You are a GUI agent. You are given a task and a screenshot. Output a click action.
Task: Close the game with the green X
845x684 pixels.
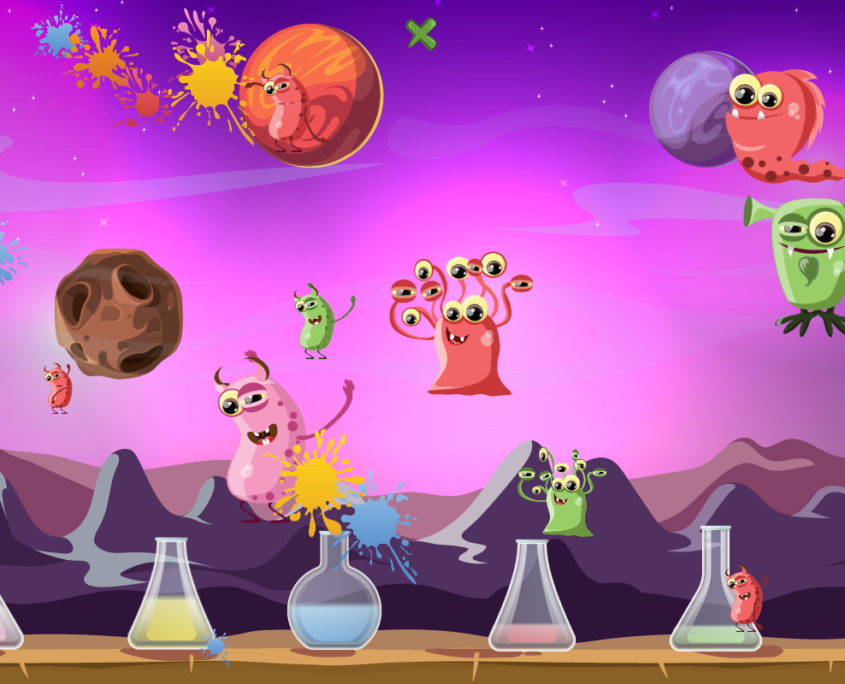tap(421, 34)
